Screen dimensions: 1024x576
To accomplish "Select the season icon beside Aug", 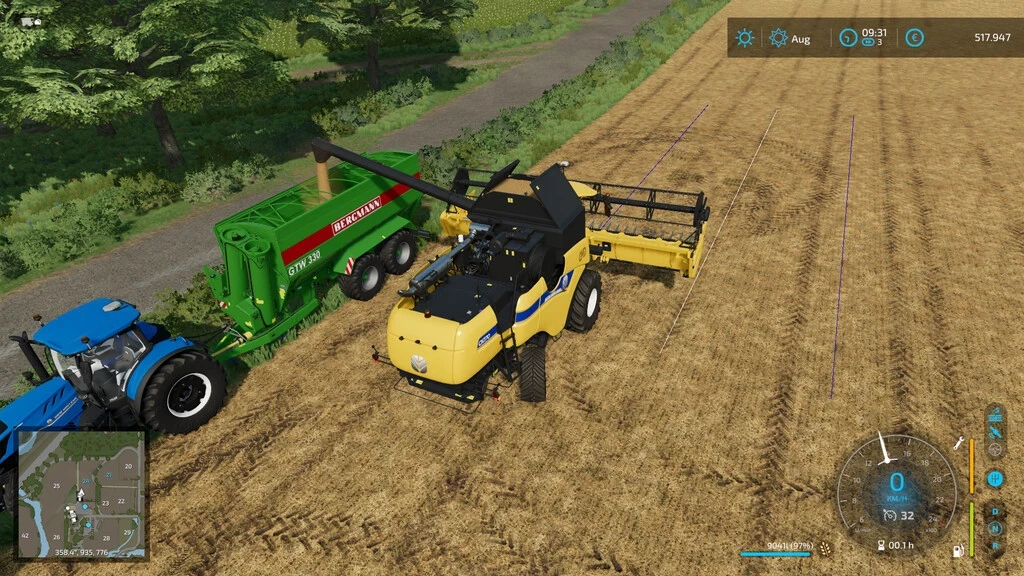I will point(779,38).
